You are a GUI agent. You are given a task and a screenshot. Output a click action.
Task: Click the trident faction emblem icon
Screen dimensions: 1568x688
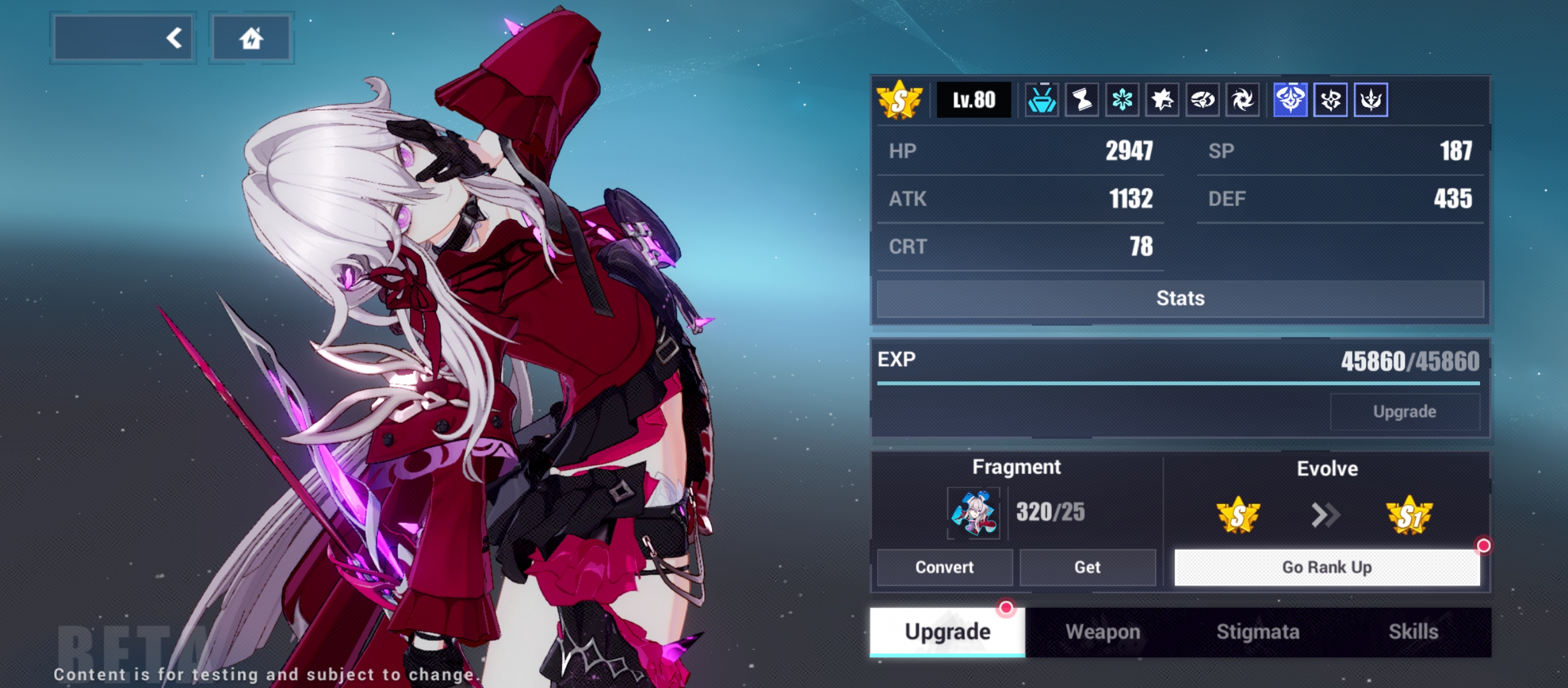[1370, 100]
